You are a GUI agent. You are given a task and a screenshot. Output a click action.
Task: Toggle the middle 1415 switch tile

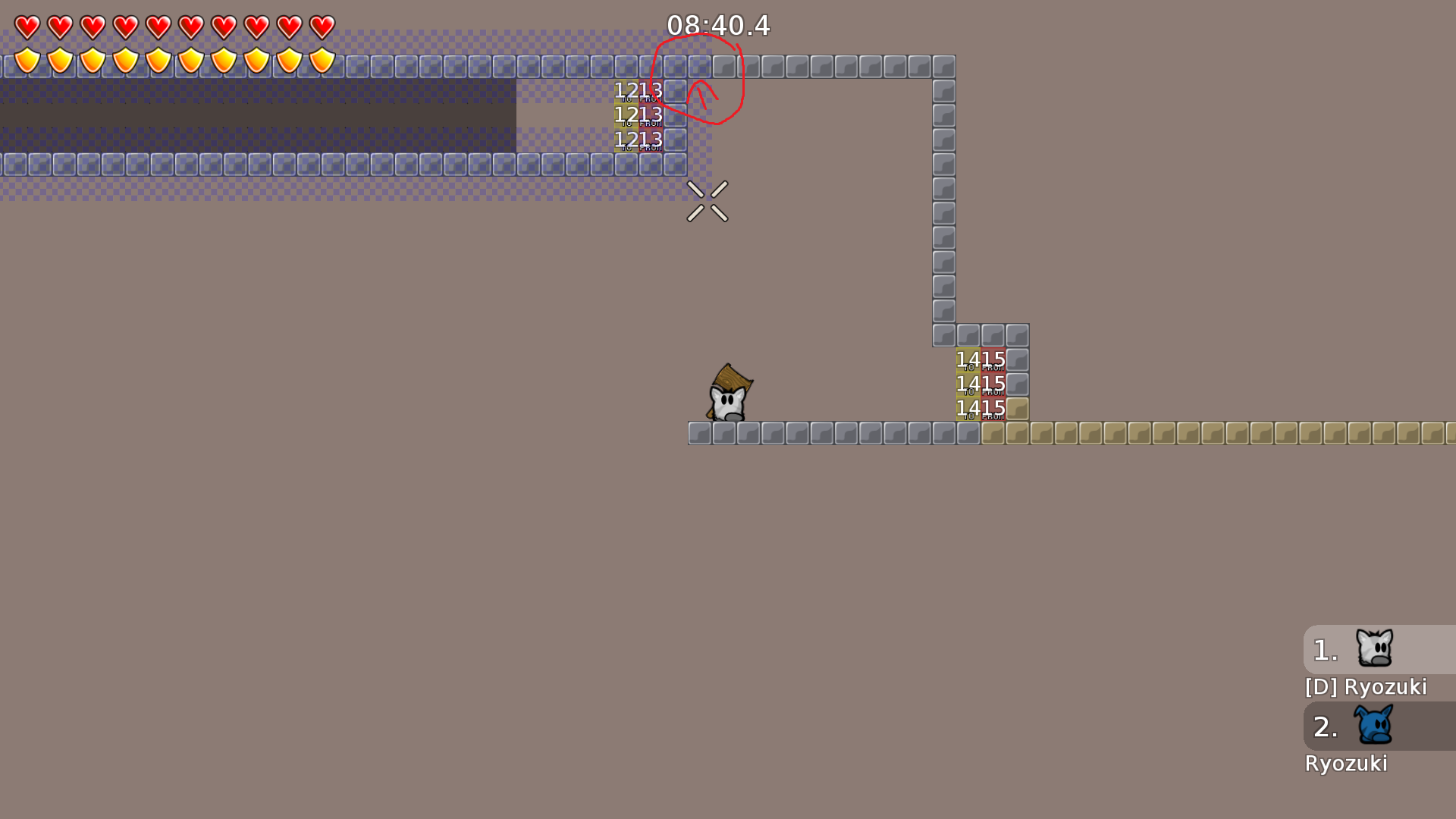(981, 384)
